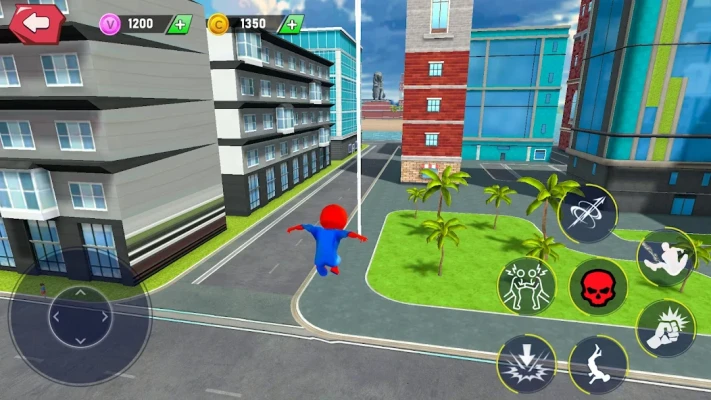Image resolution: width=711 pixels, height=400 pixels.
Task: Add more purple gems with the plus button
Action: click(x=180, y=24)
